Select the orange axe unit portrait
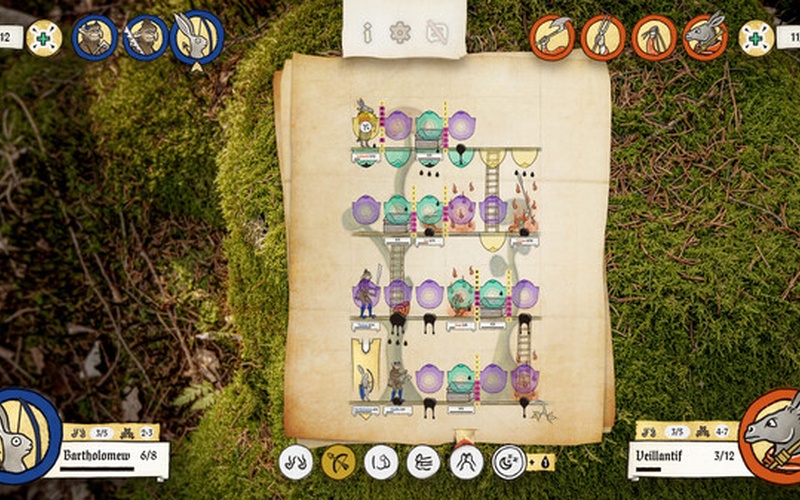The image size is (800, 500). click(552, 37)
